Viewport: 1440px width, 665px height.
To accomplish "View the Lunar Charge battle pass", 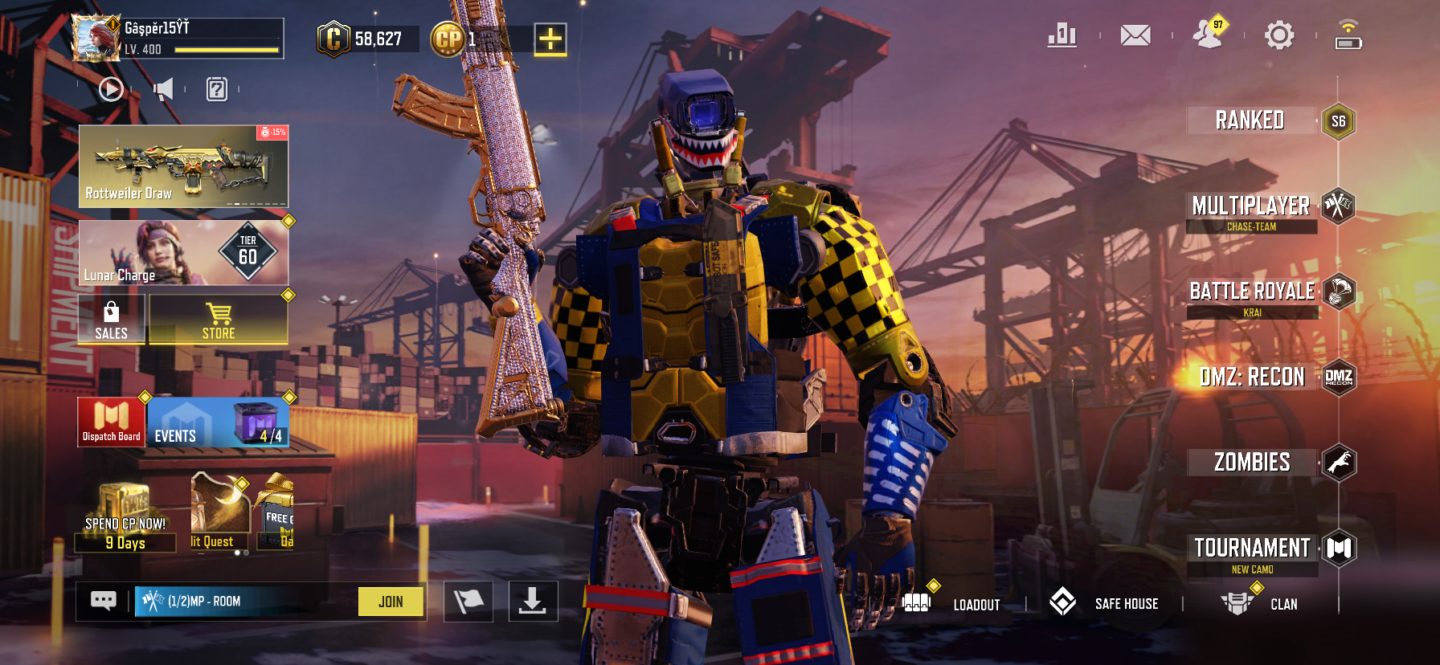I will [184, 253].
